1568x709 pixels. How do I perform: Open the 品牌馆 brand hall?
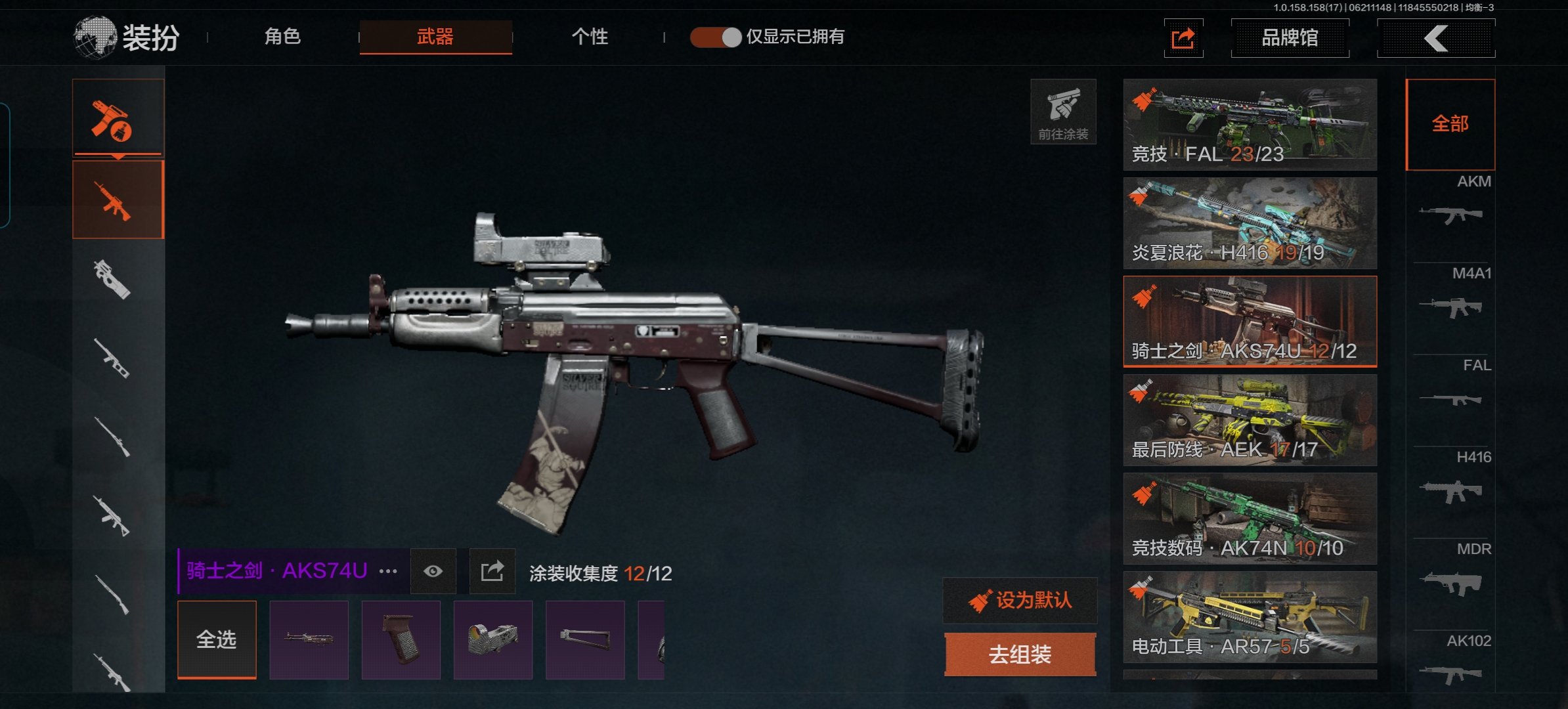[1290, 38]
